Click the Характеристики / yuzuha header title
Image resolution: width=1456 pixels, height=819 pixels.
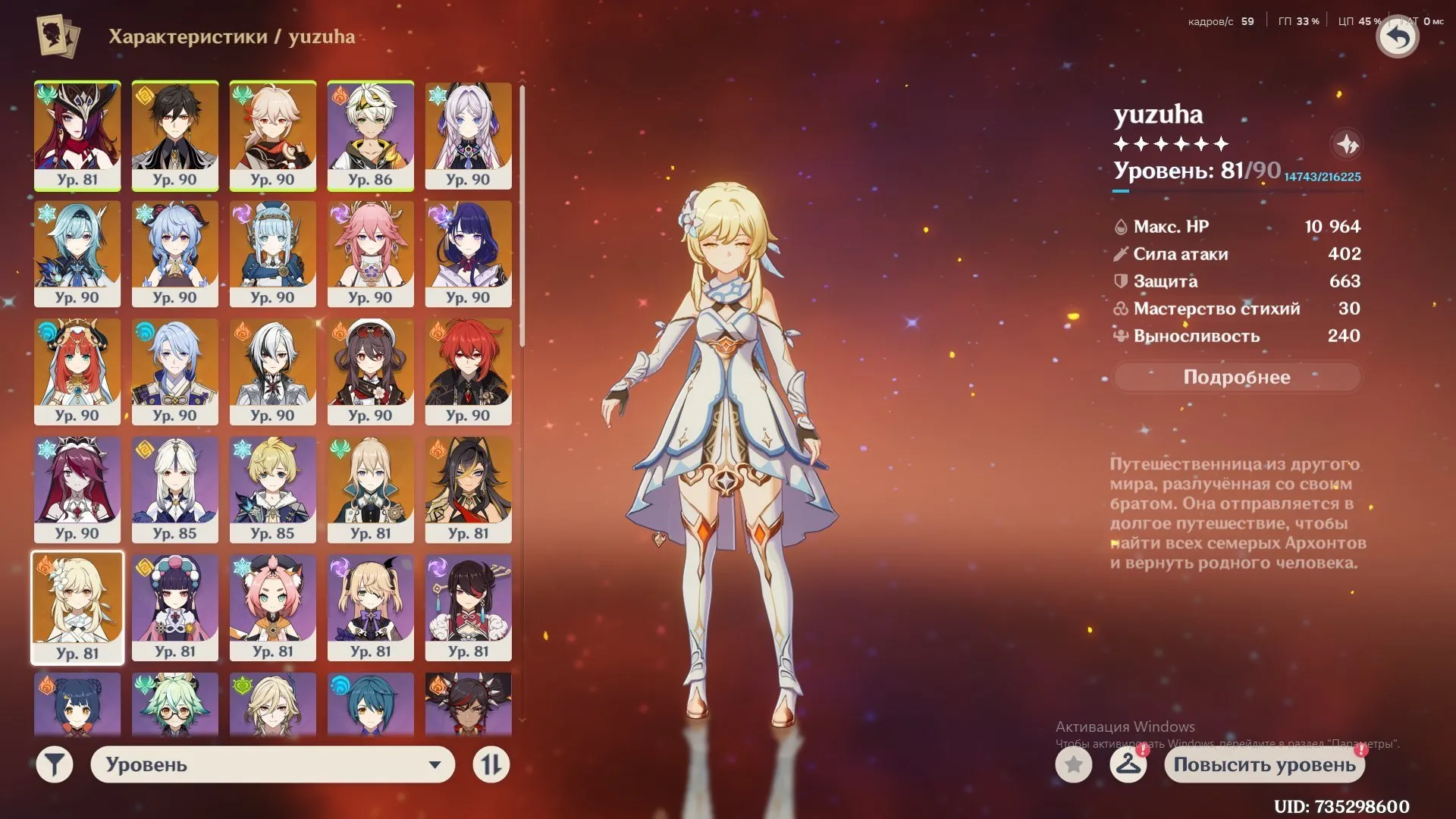[x=231, y=36]
